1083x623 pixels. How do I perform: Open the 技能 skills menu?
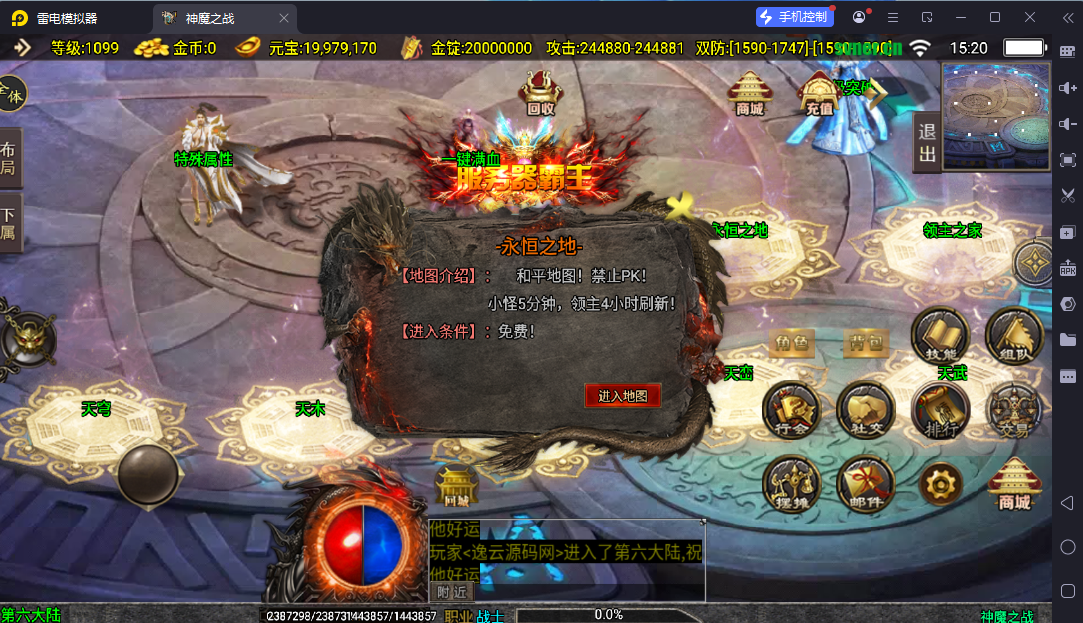pos(940,335)
